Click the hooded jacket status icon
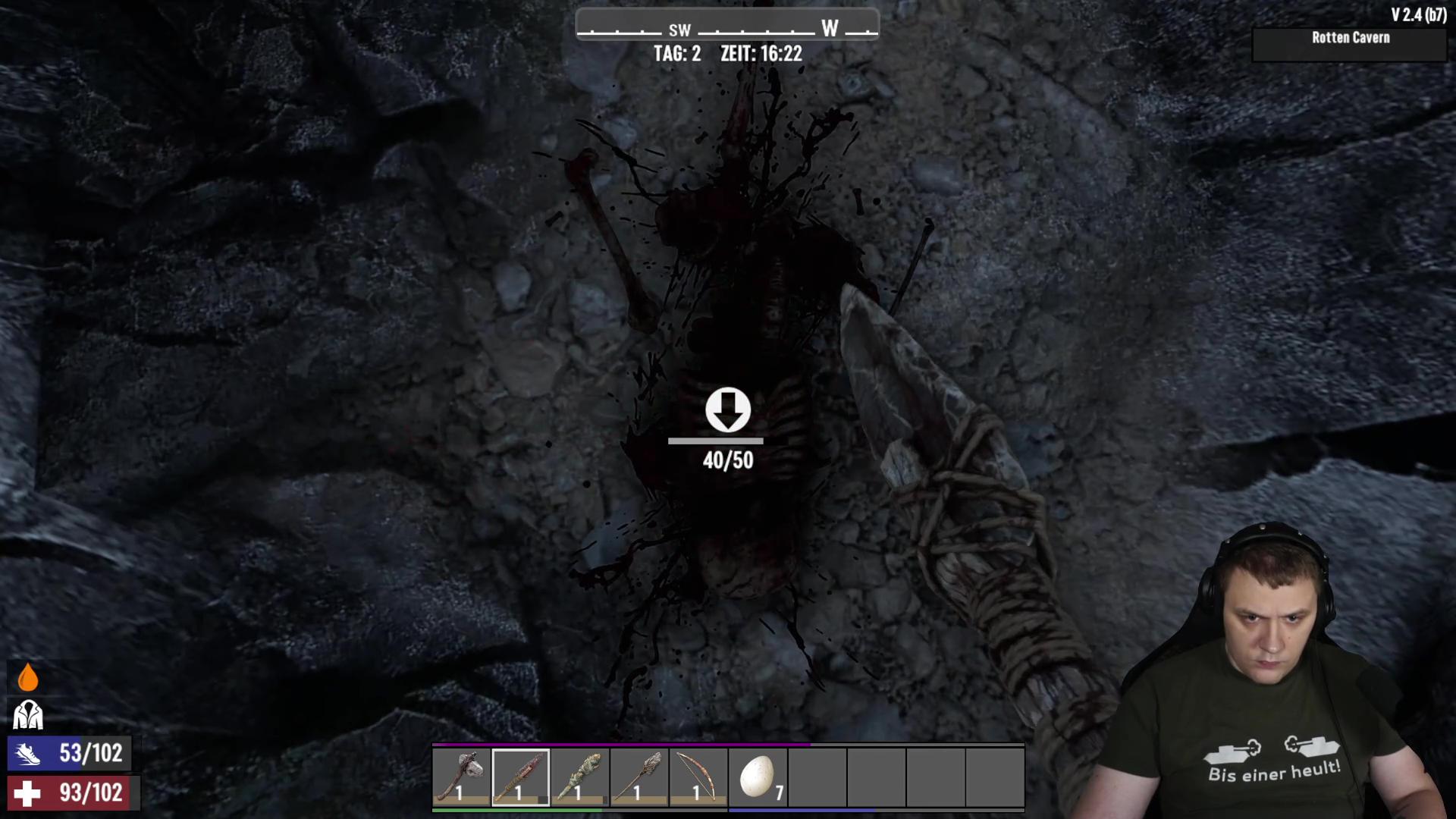The width and height of the screenshot is (1456, 819). pos(28,714)
